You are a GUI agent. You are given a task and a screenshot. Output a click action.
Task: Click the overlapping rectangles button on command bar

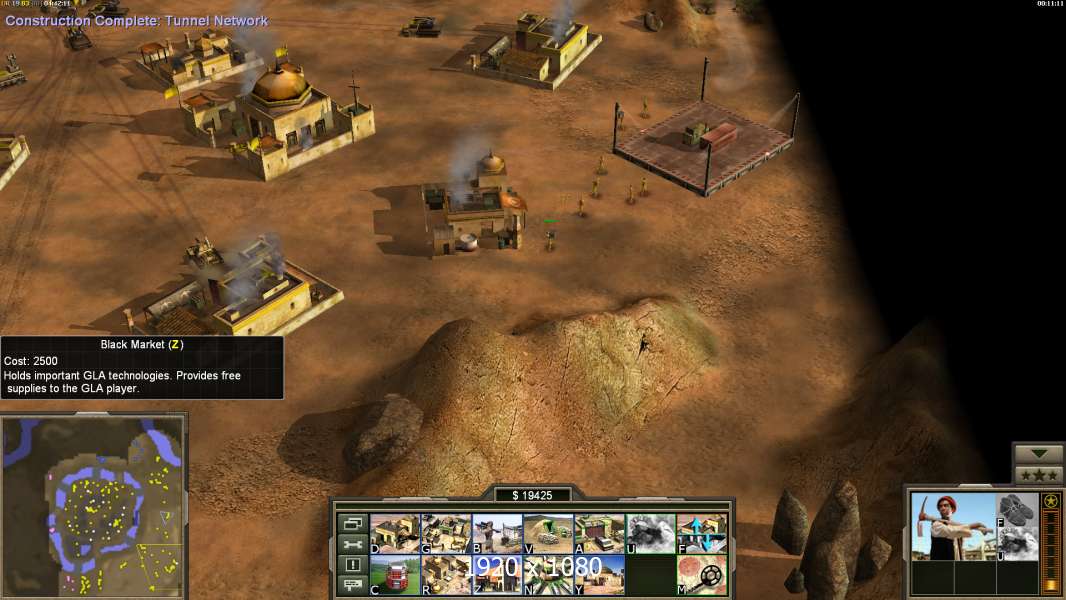tap(352, 523)
